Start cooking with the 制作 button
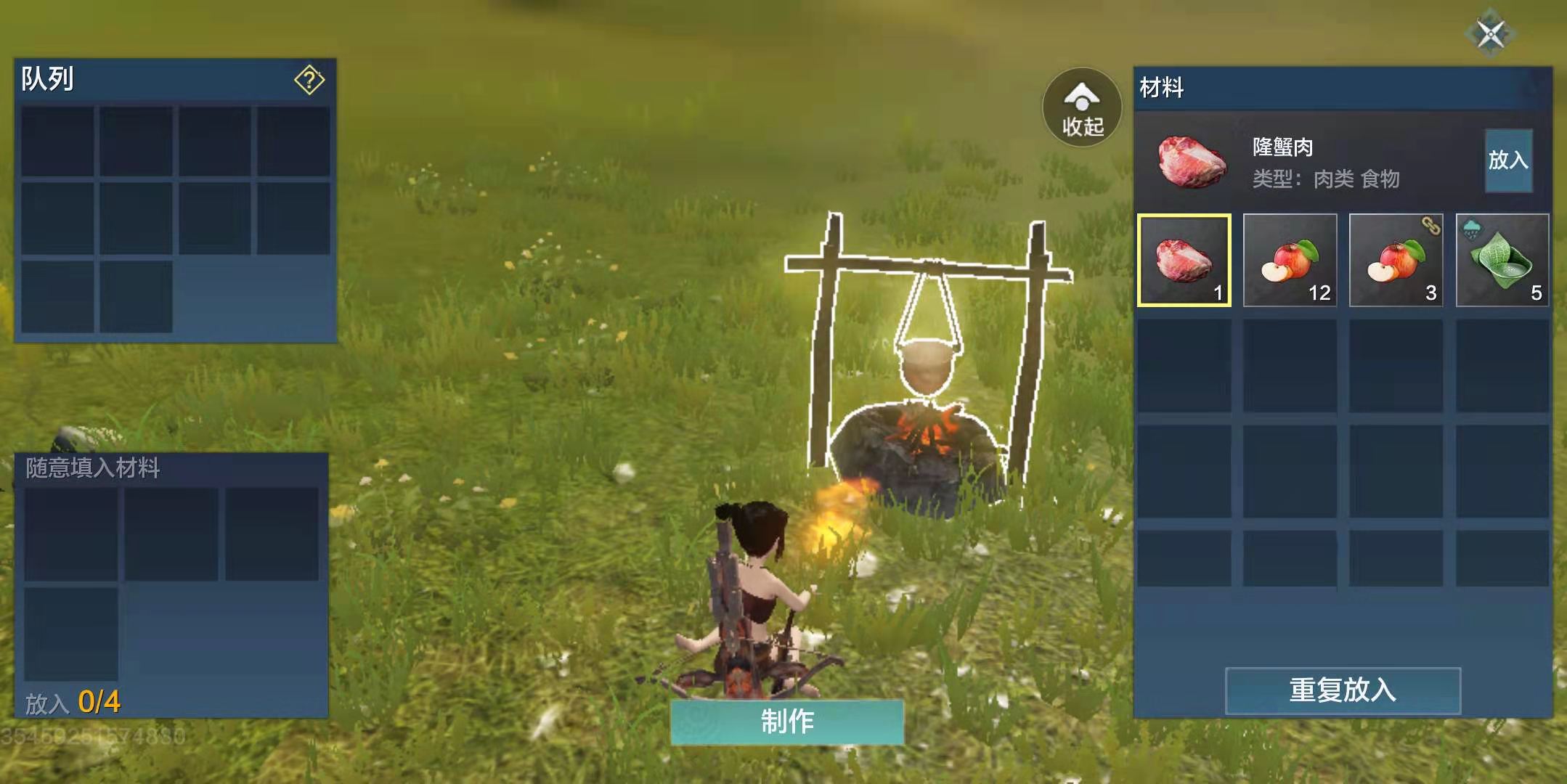The height and width of the screenshot is (784, 1567). [787, 722]
